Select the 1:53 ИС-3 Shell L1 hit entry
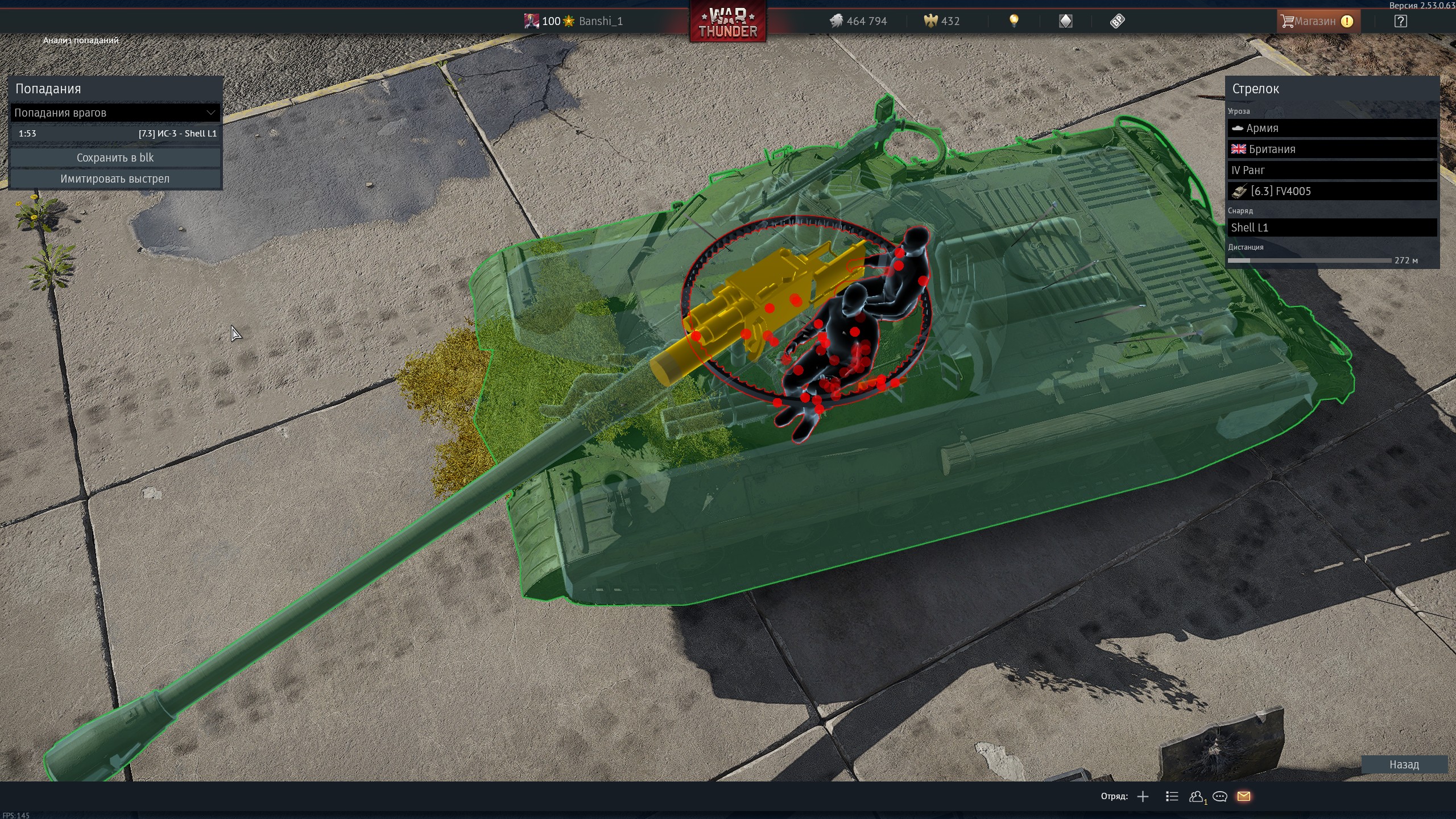The image size is (1456, 819). 115,134
